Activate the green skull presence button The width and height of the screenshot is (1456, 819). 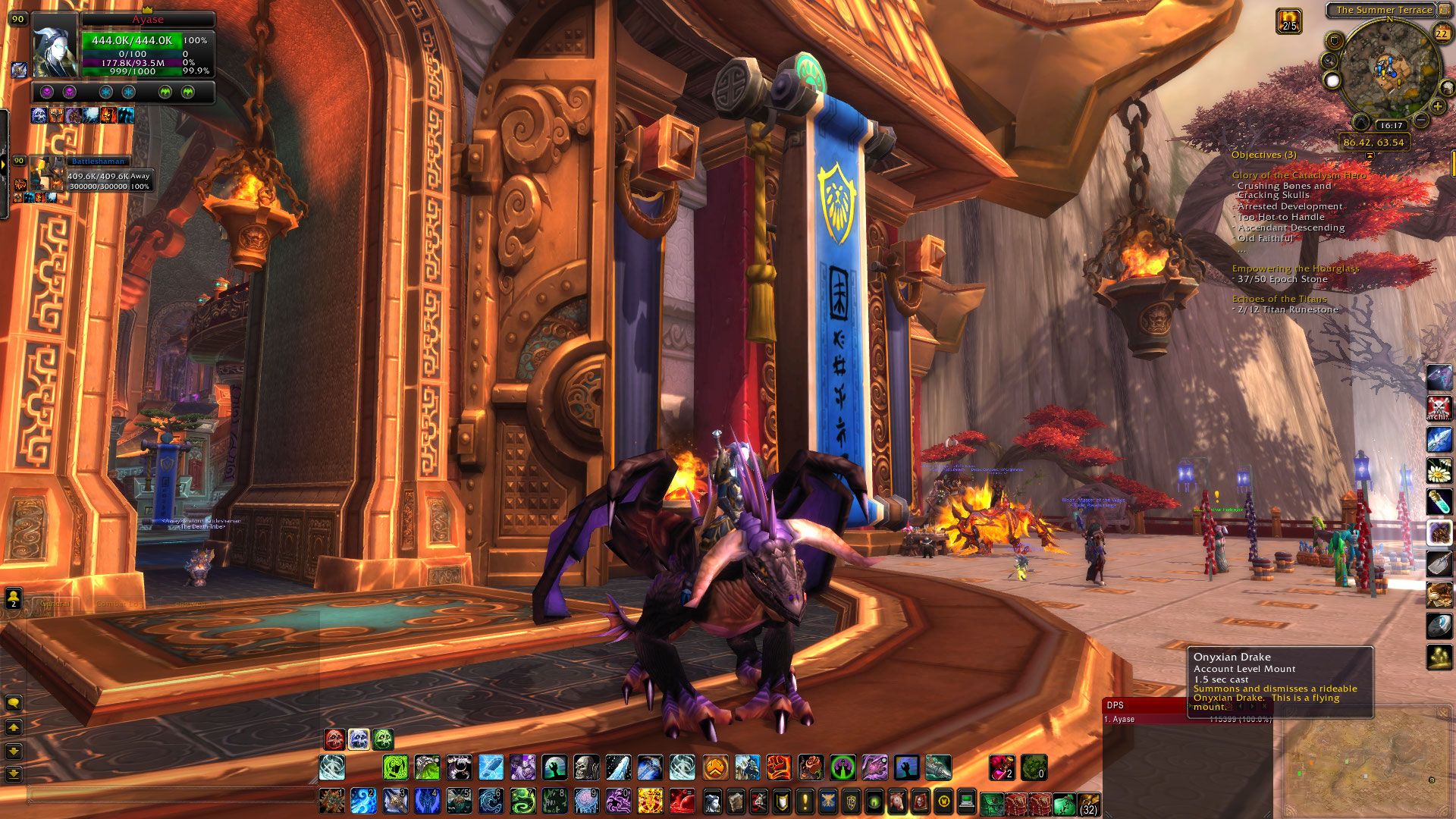383,739
